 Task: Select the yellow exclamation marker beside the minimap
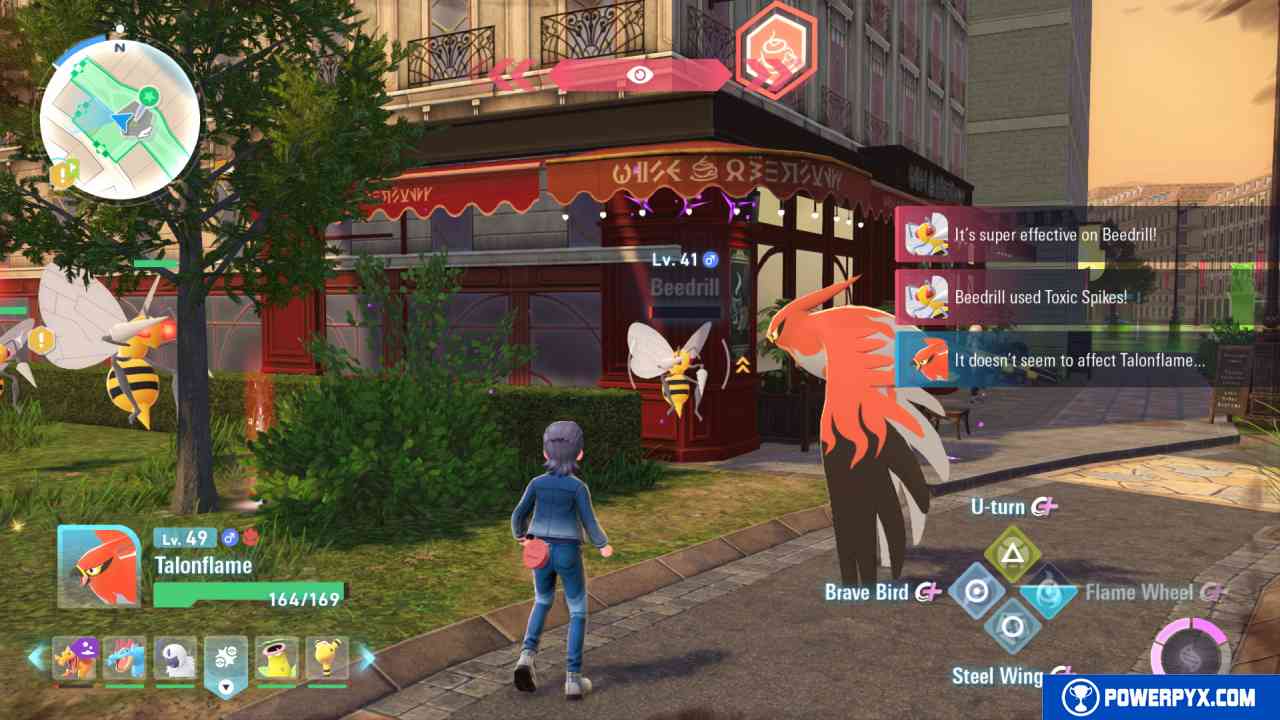coord(64,175)
